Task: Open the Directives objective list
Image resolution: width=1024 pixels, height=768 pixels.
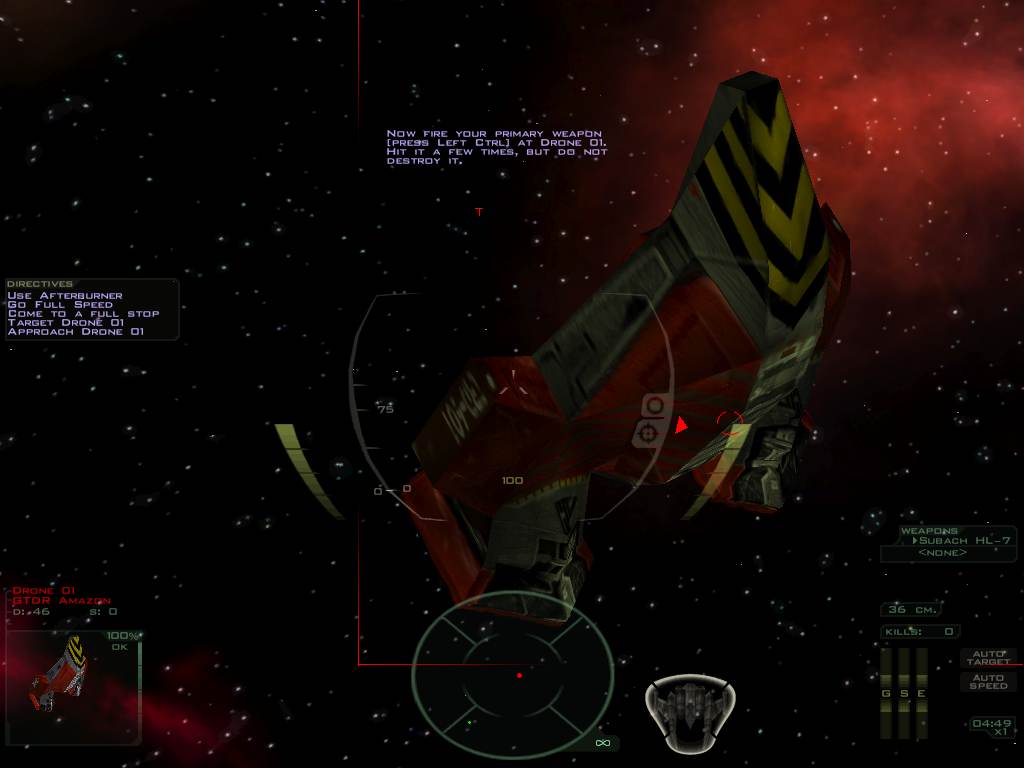Action: pos(40,284)
